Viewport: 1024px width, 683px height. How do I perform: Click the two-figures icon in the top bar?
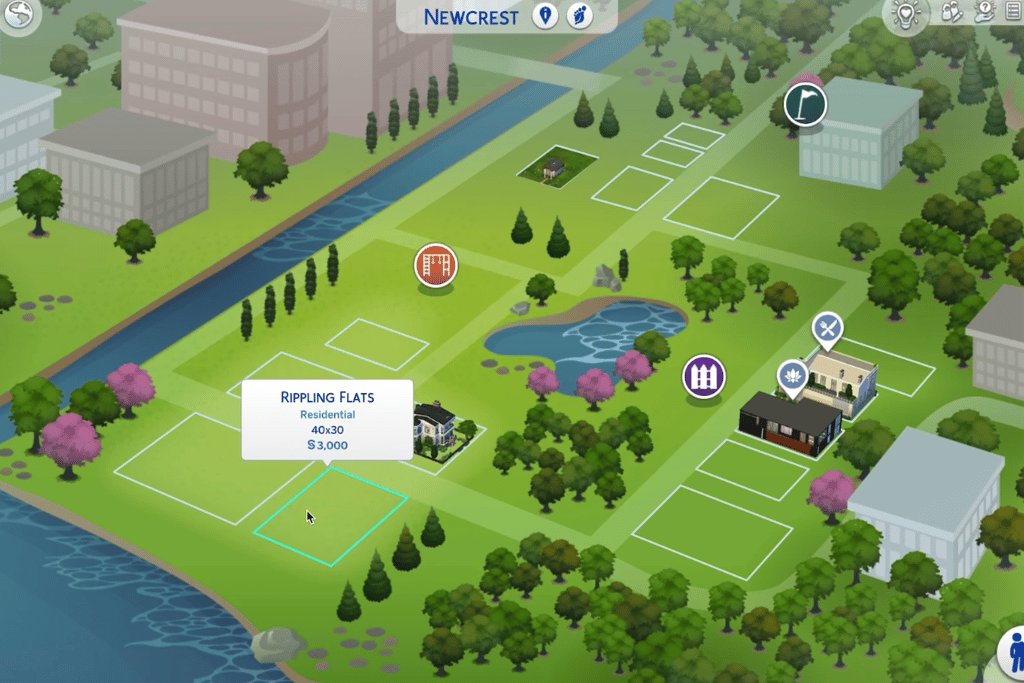click(x=952, y=12)
